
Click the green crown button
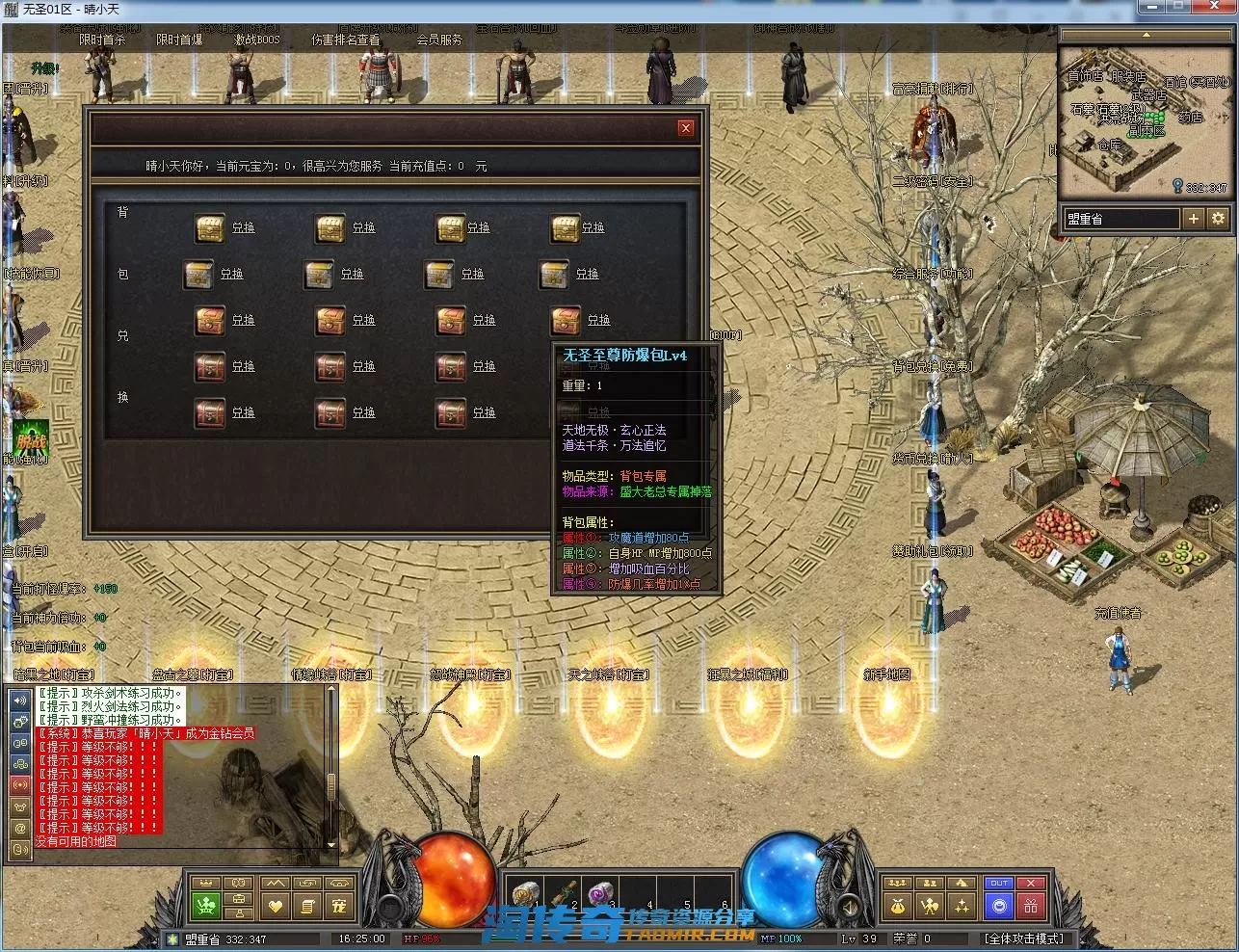click(206, 906)
